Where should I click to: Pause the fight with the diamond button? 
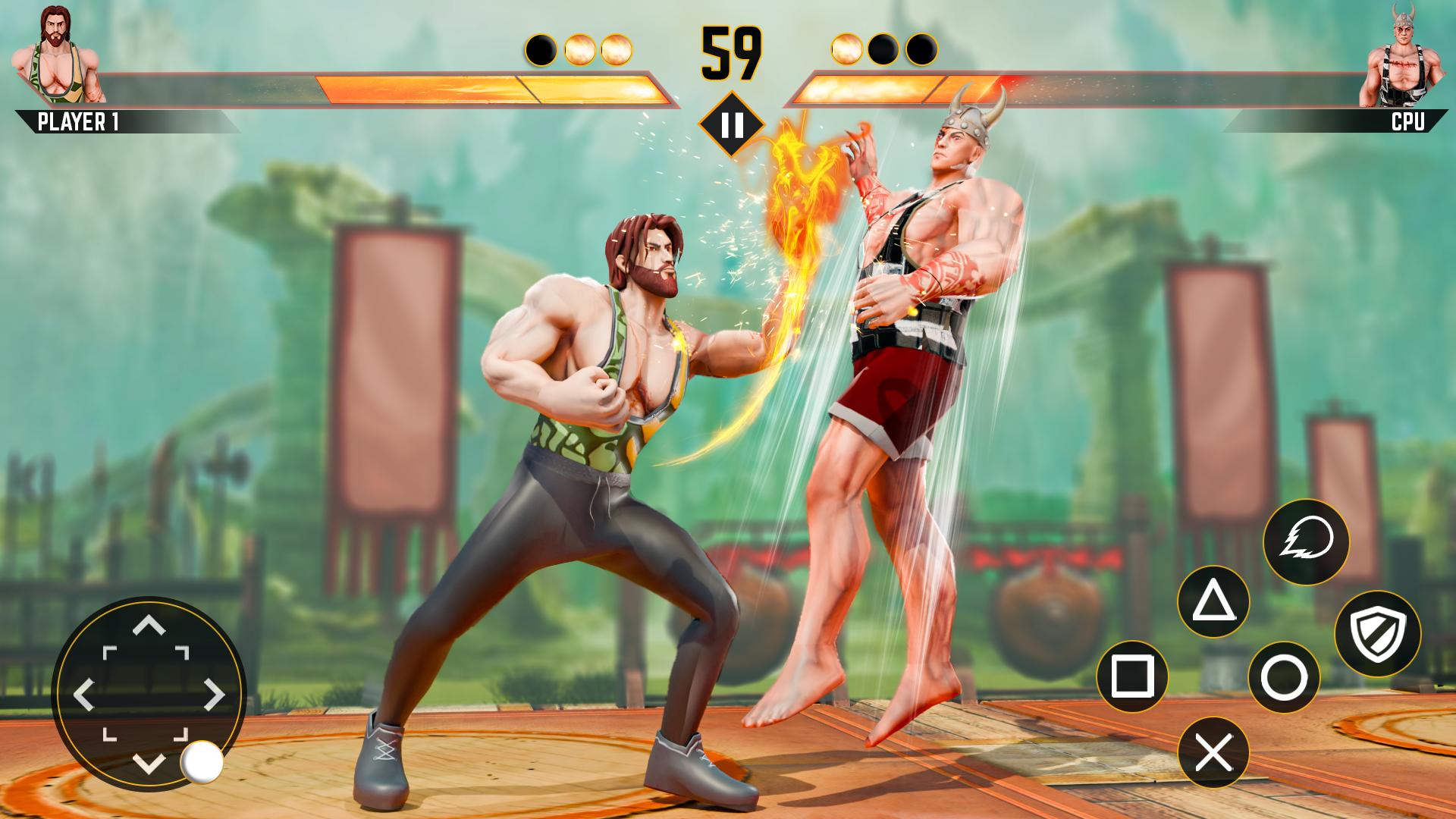pyautogui.click(x=732, y=124)
